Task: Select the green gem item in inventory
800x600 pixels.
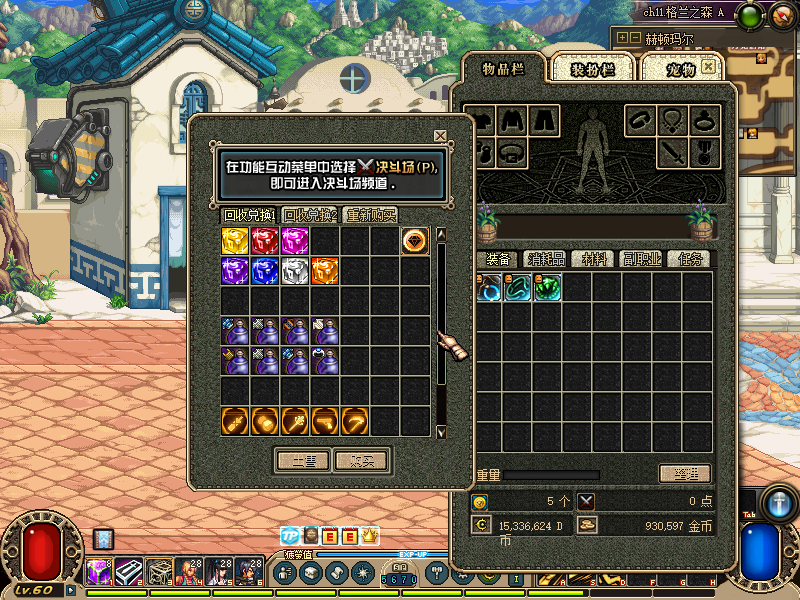Action: [x=547, y=288]
